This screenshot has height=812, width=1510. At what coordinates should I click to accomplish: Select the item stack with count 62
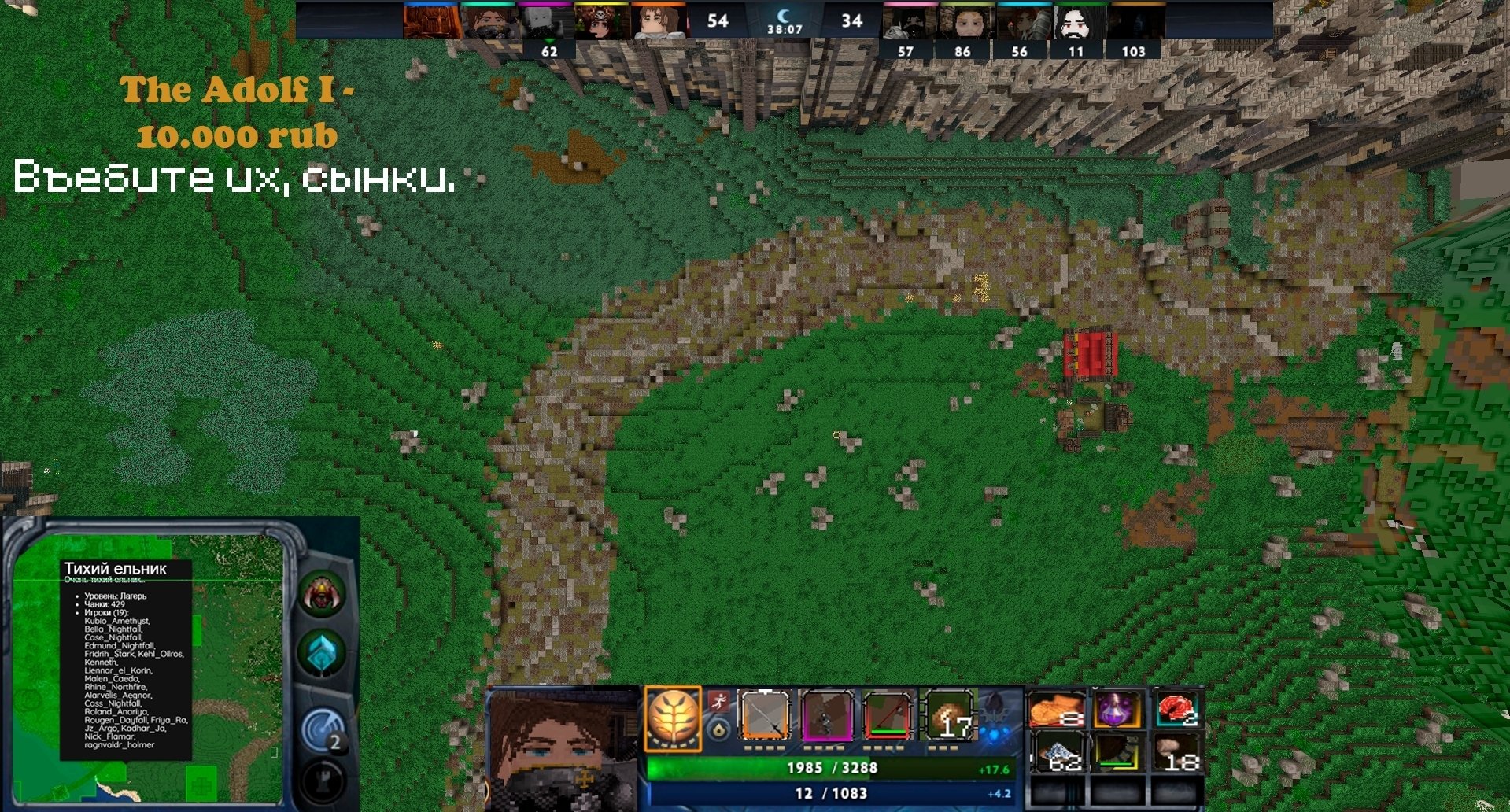coord(1057,753)
